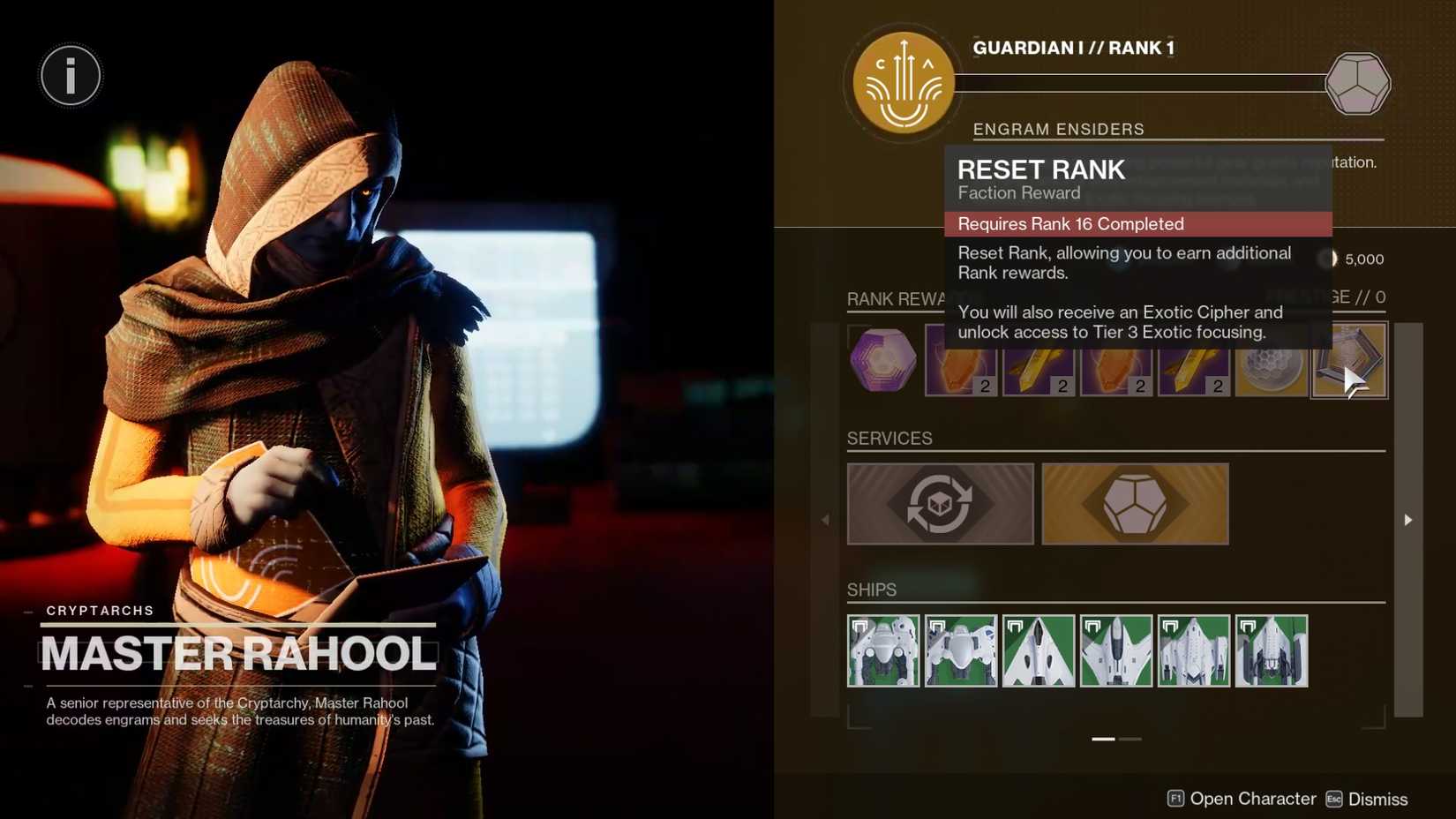The height and width of the screenshot is (819, 1456).
Task: Open the exotic engram service under Services
Action: click(1135, 503)
